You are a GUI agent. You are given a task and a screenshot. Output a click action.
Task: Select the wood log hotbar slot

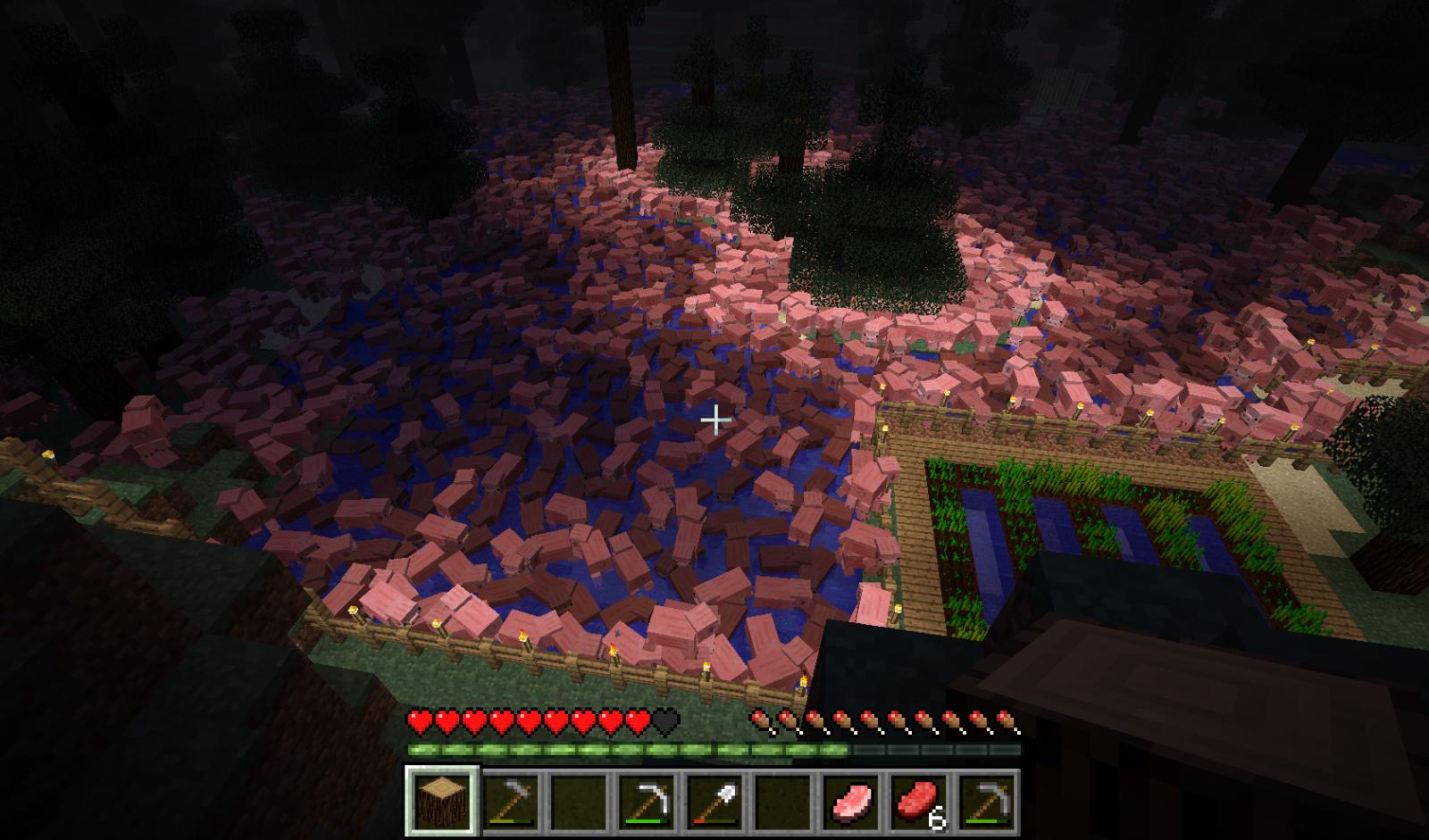[443, 802]
